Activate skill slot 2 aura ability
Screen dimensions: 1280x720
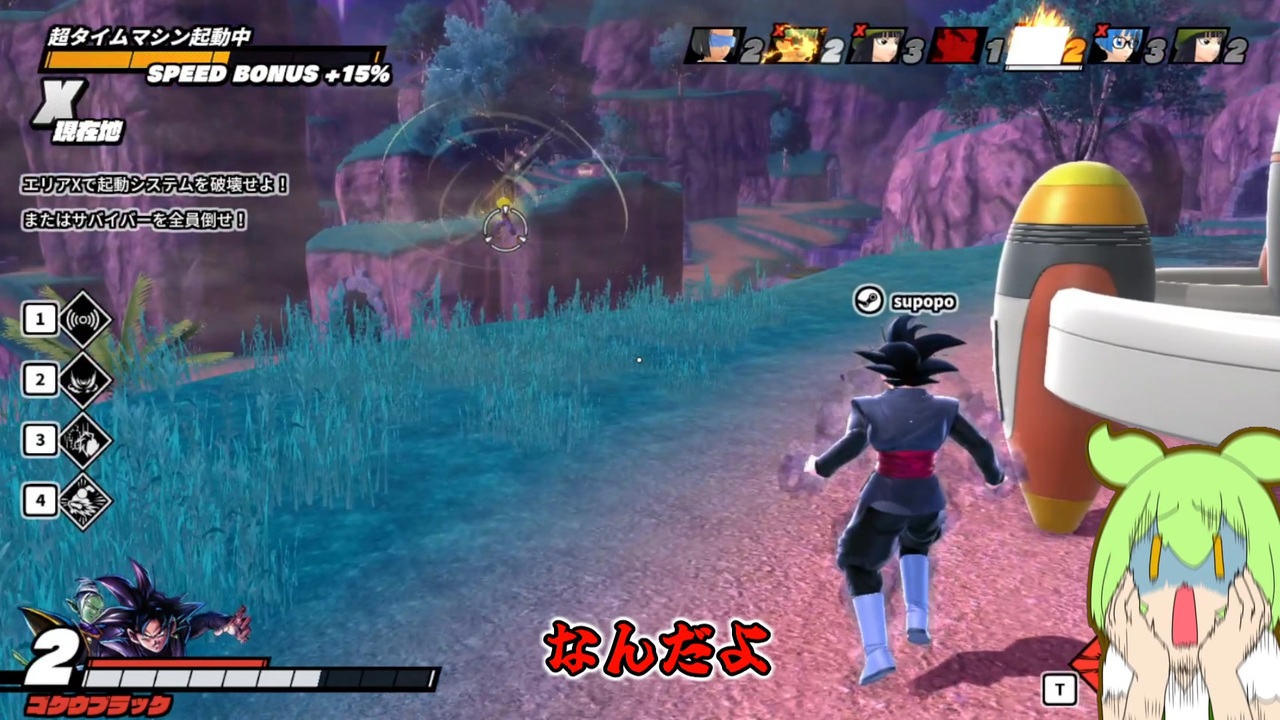click(x=85, y=379)
